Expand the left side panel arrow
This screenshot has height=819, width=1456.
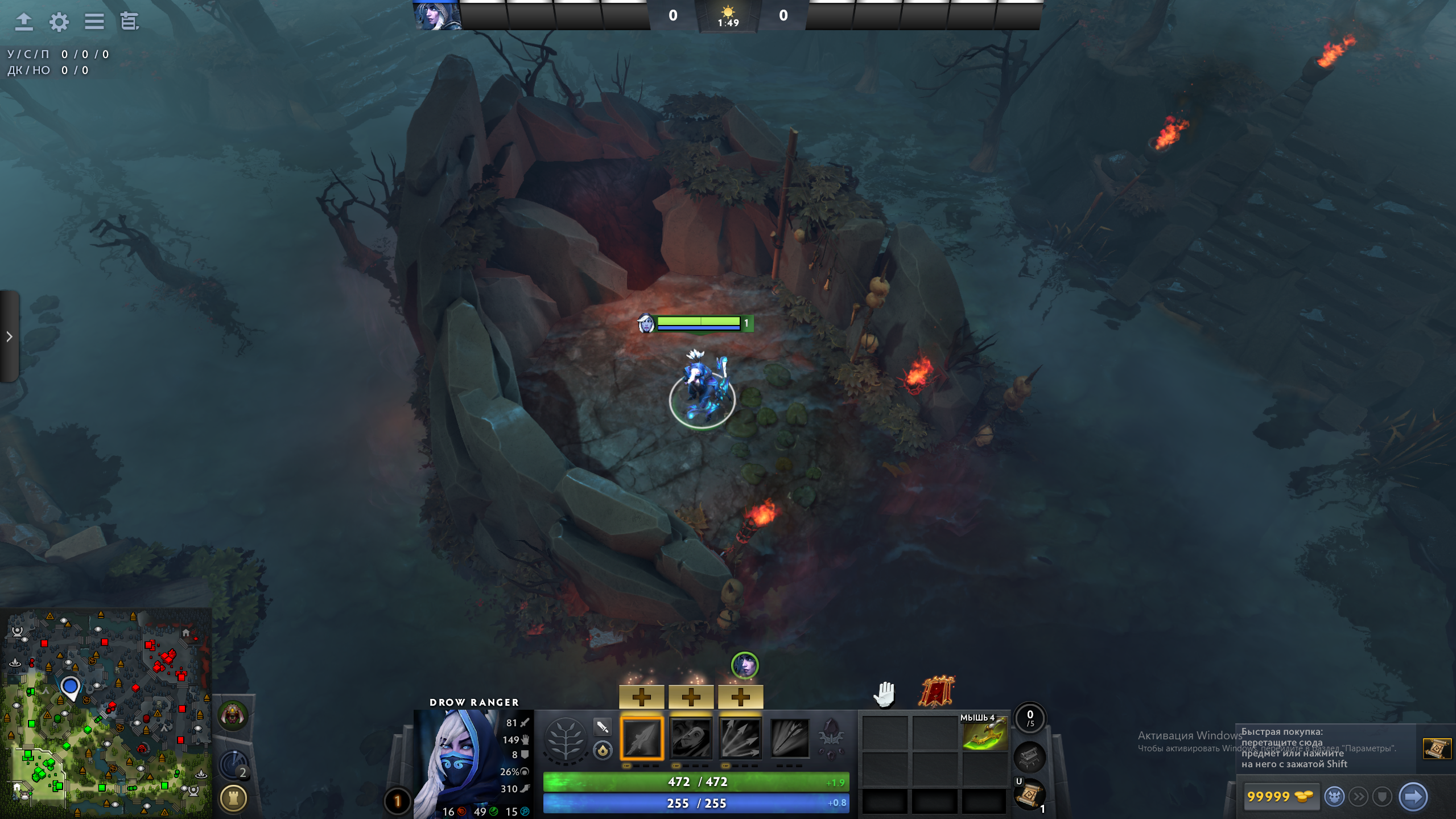point(9,336)
